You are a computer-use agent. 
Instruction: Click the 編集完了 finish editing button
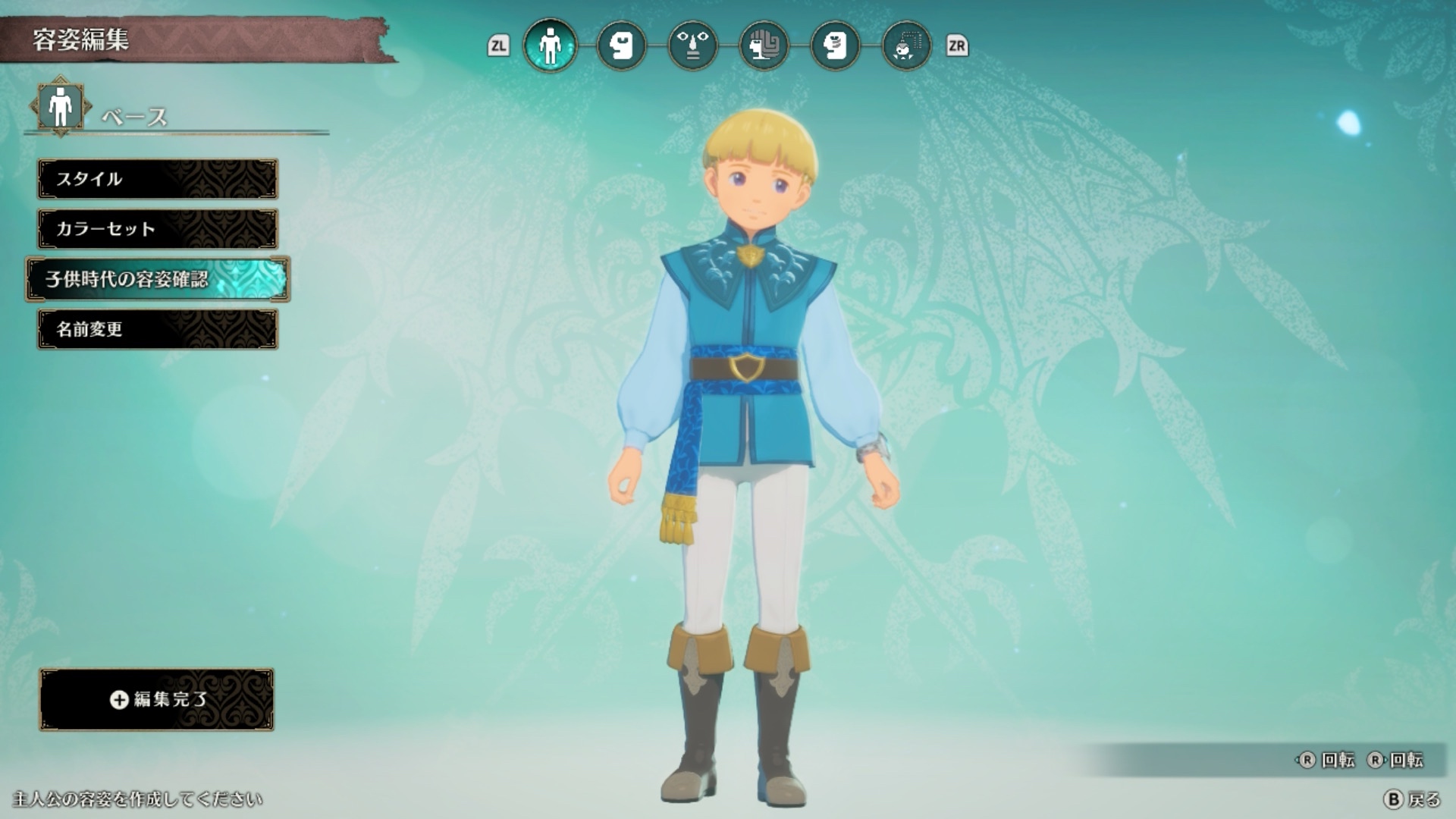click(157, 699)
